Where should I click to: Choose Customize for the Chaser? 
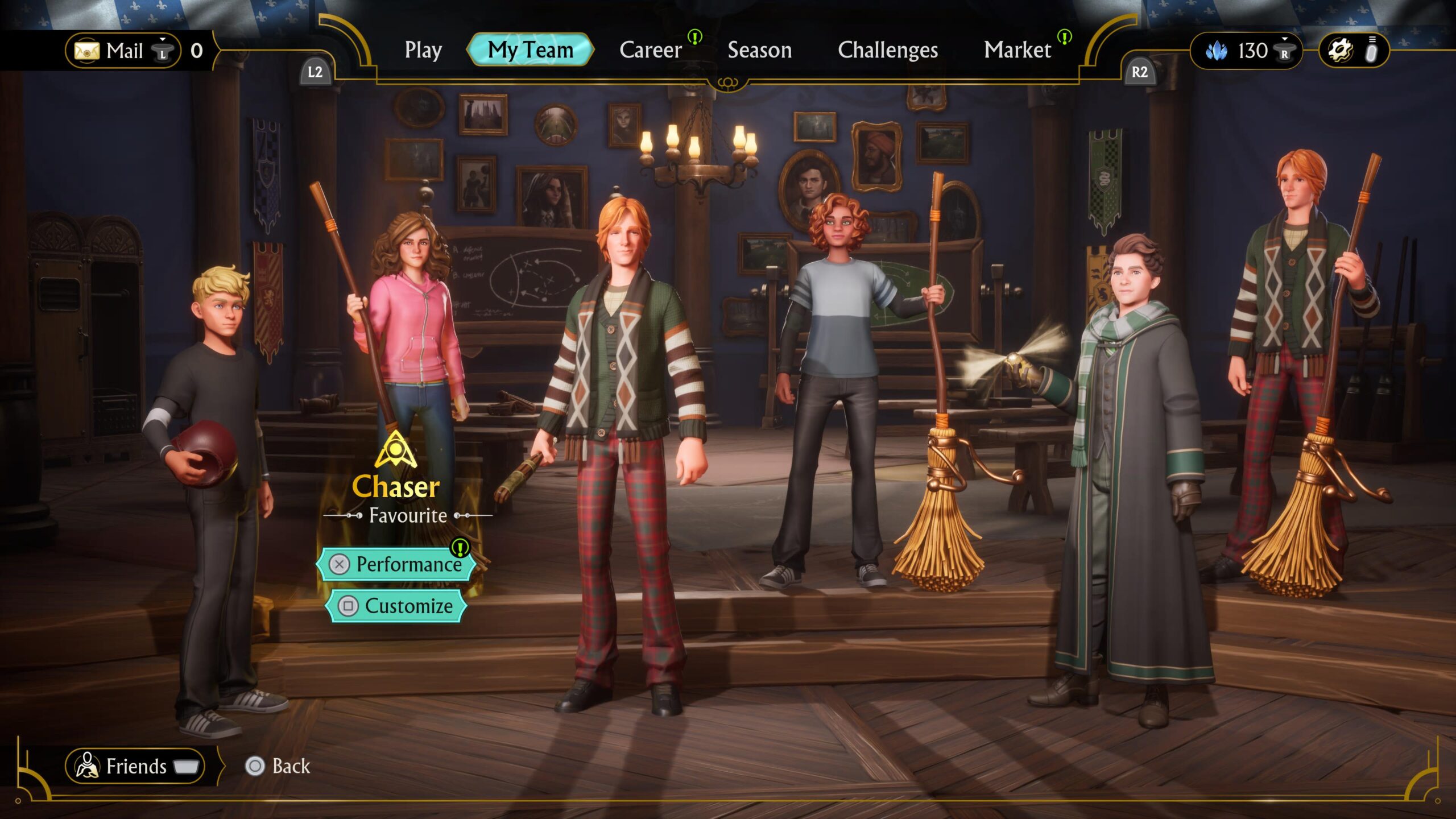pos(397,606)
